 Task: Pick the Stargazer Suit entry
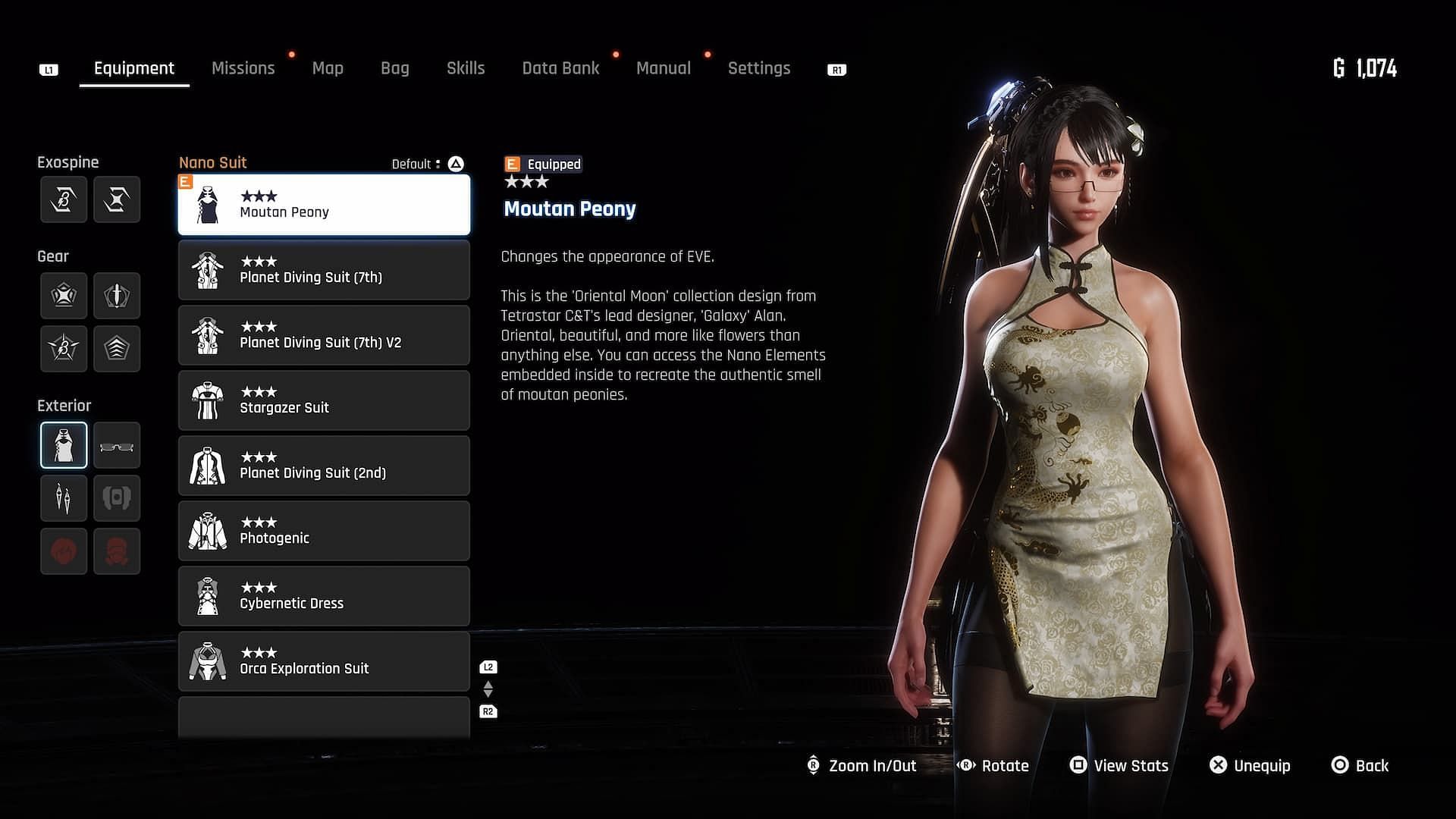pyautogui.click(x=324, y=400)
